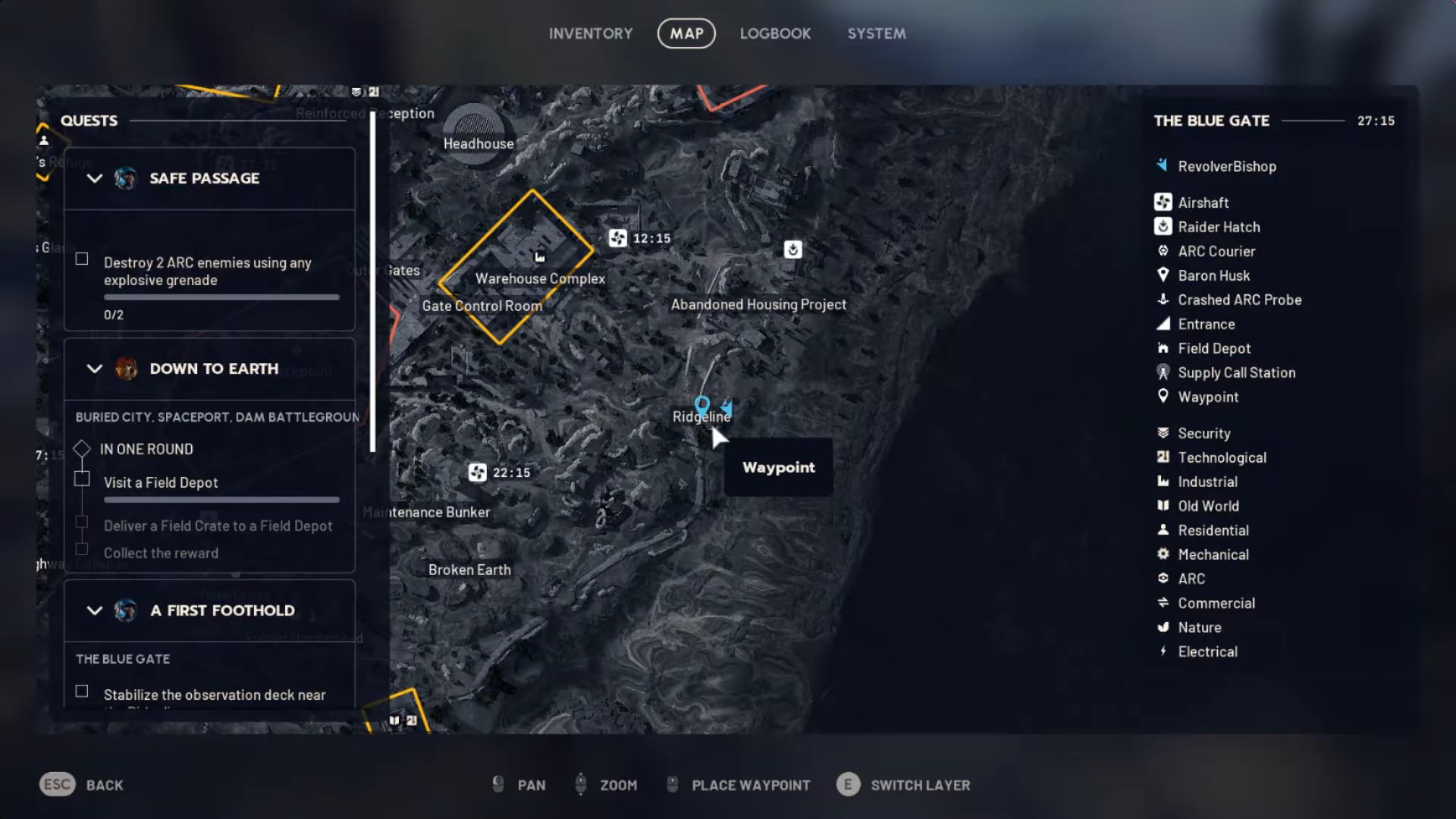Check the Visit a Field Depot objective

(x=81, y=479)
